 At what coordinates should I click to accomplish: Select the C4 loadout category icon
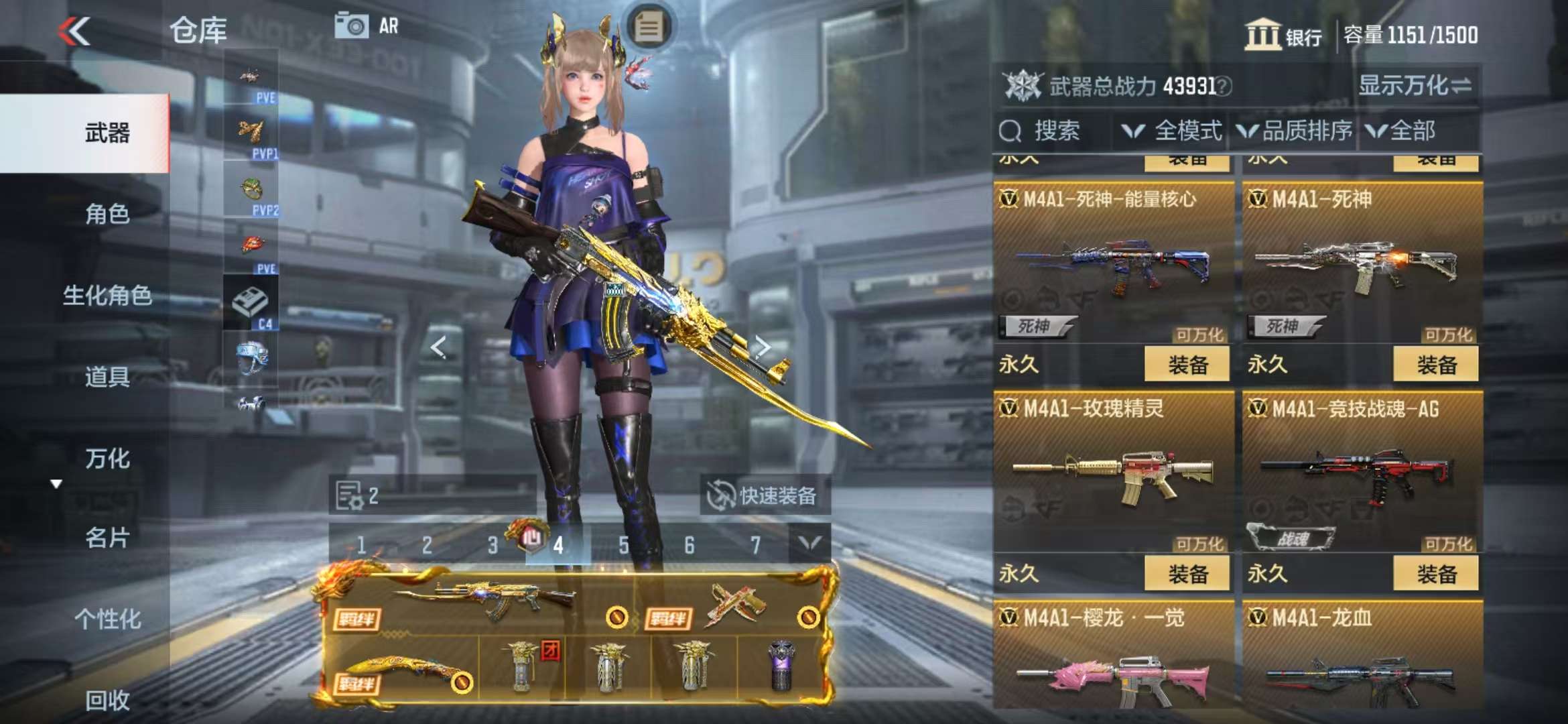point(251,306)
